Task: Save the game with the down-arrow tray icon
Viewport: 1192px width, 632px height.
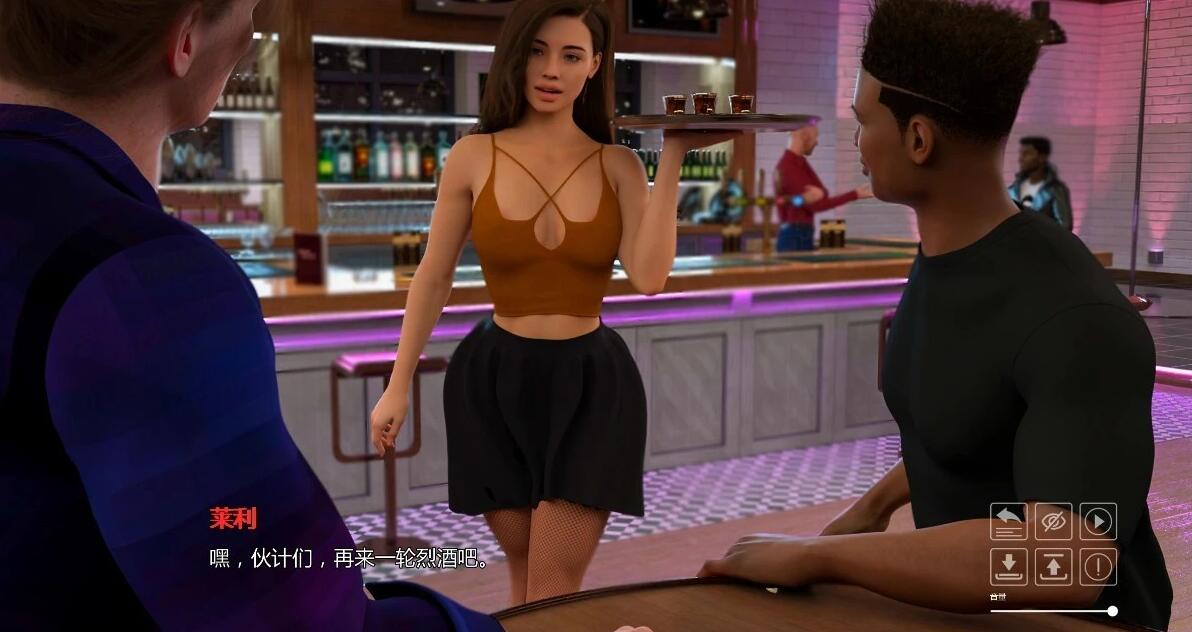Action: click(x=1008, y=566)
